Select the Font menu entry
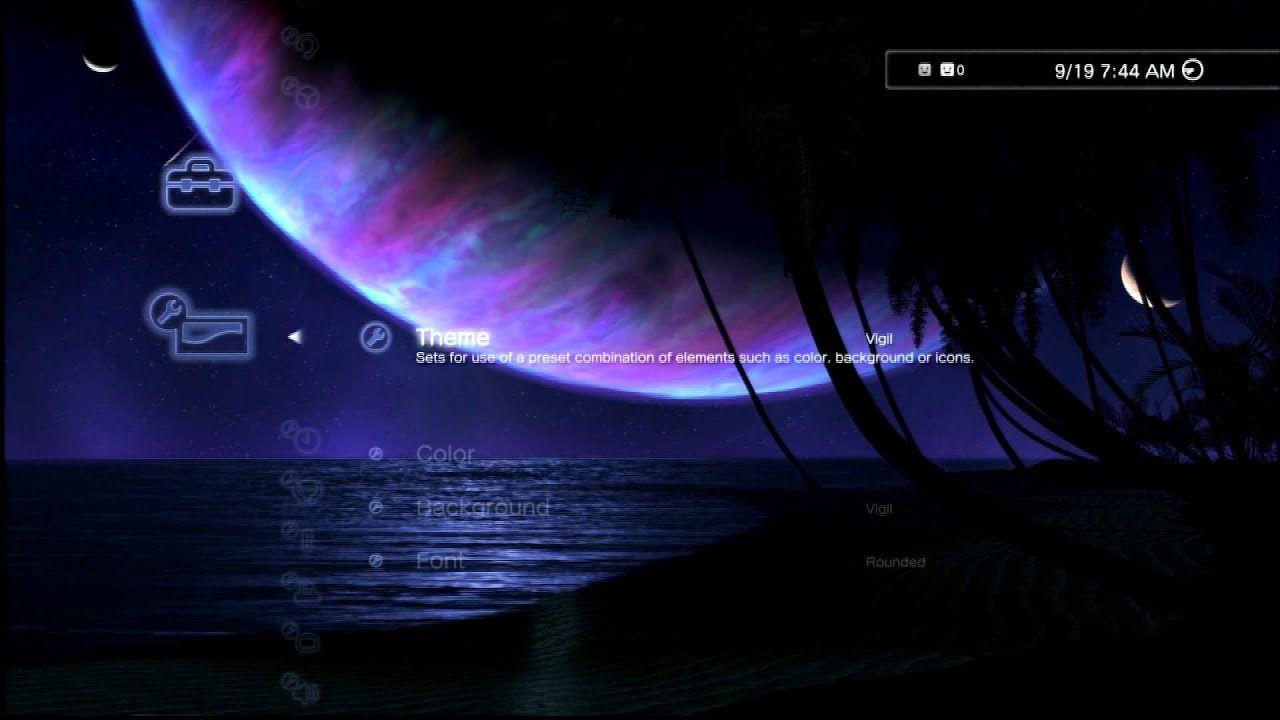 click(440, 561)
